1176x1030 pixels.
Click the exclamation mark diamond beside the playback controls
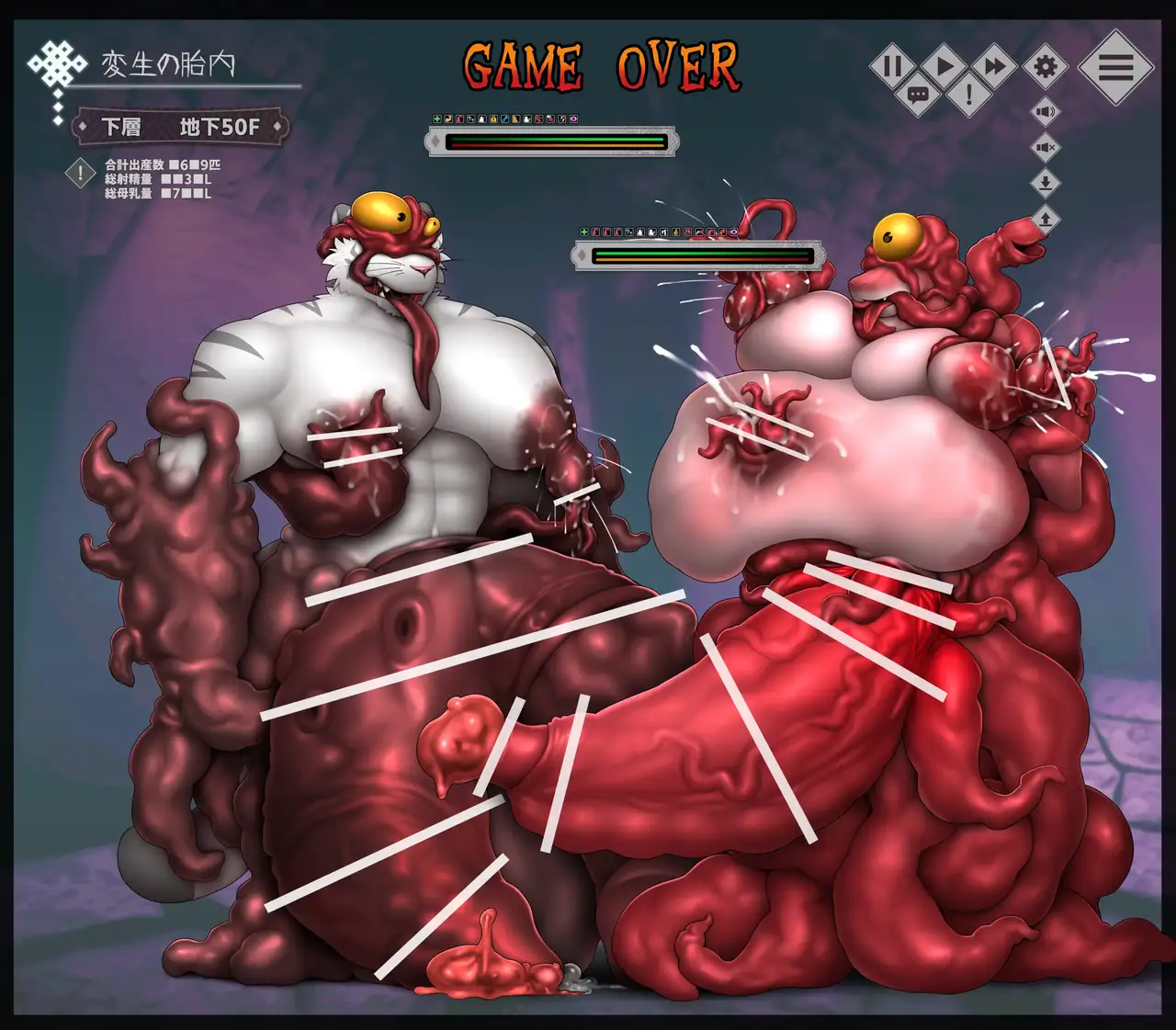coord(968,94)
